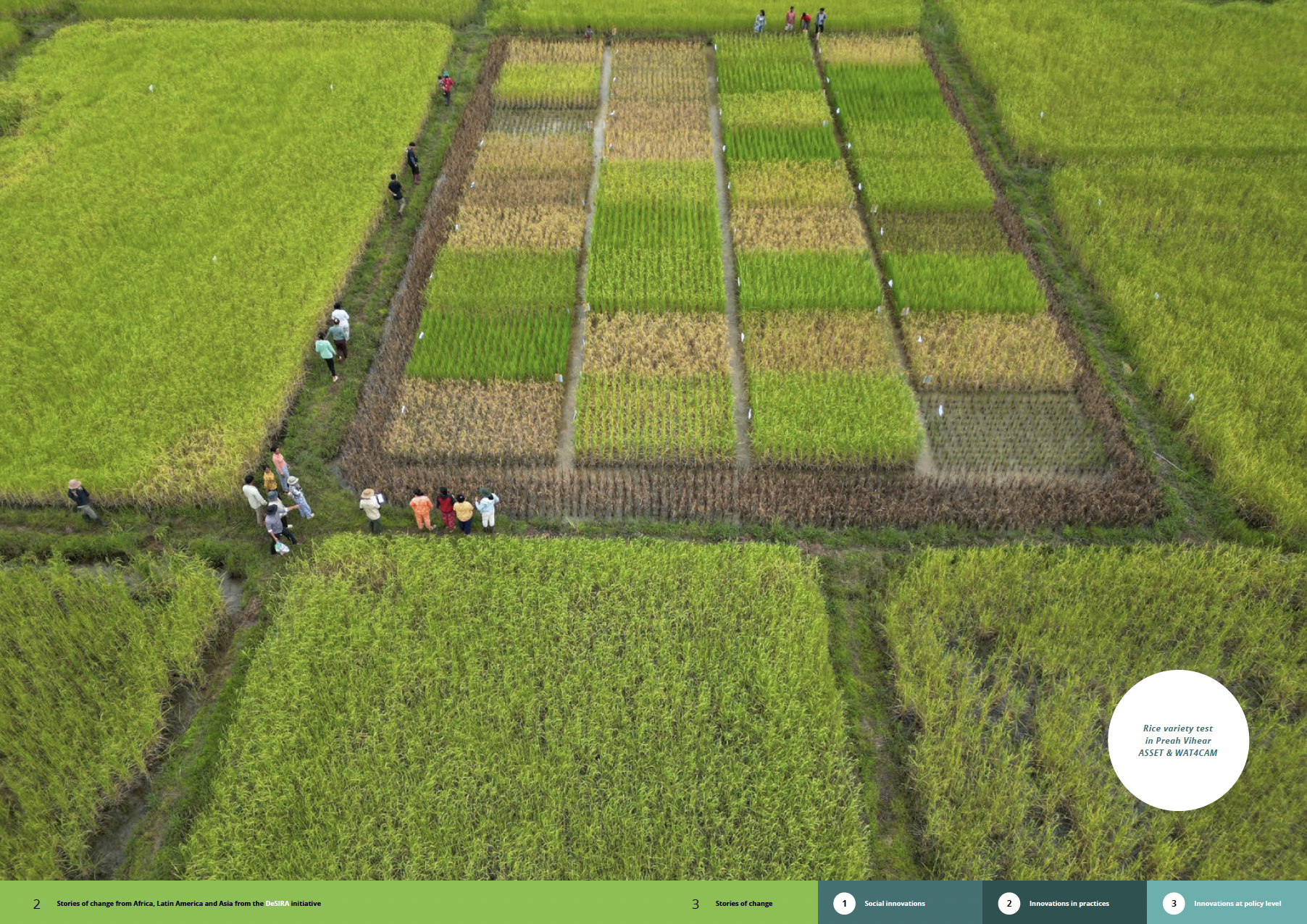Click the Stories of change link
Screen dimensions: 1307x924
click(743, 903)
